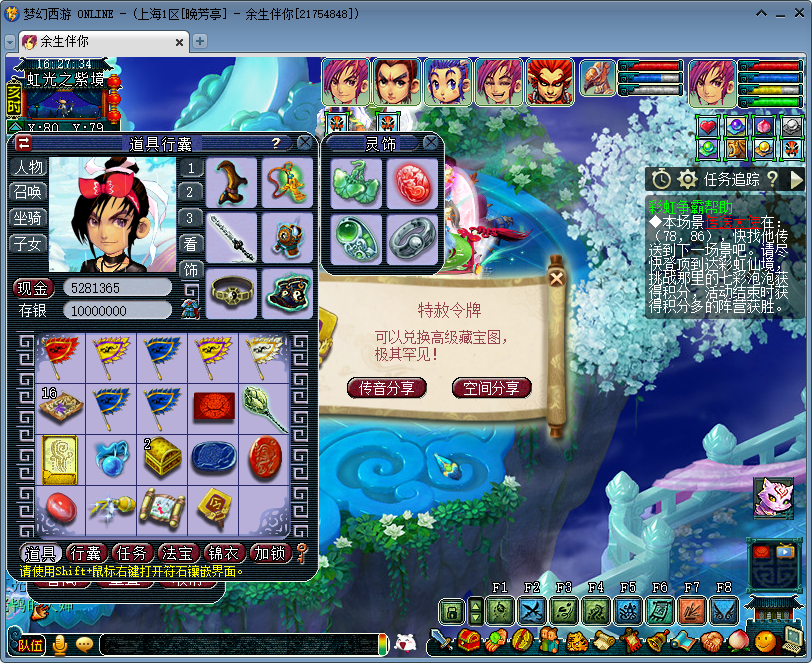
Task: Switch to the 法宝 tab
Action: (x=179, y=553)
